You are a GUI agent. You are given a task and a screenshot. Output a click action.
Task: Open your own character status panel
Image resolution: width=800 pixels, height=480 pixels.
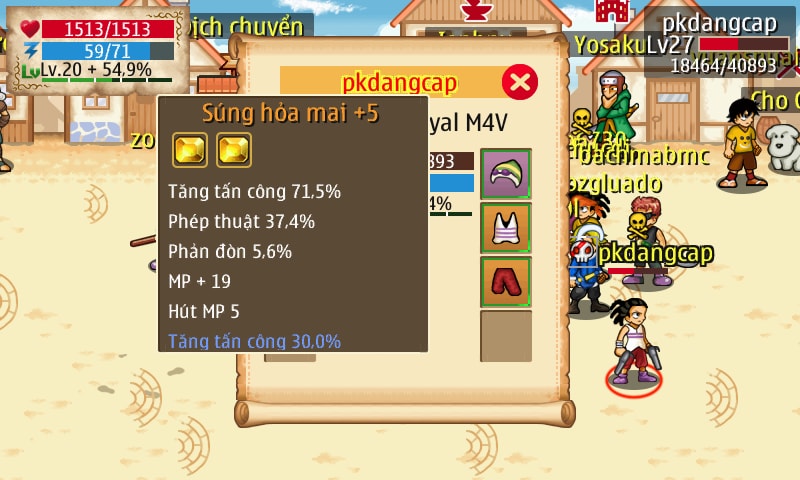click(x=97, y=45)
